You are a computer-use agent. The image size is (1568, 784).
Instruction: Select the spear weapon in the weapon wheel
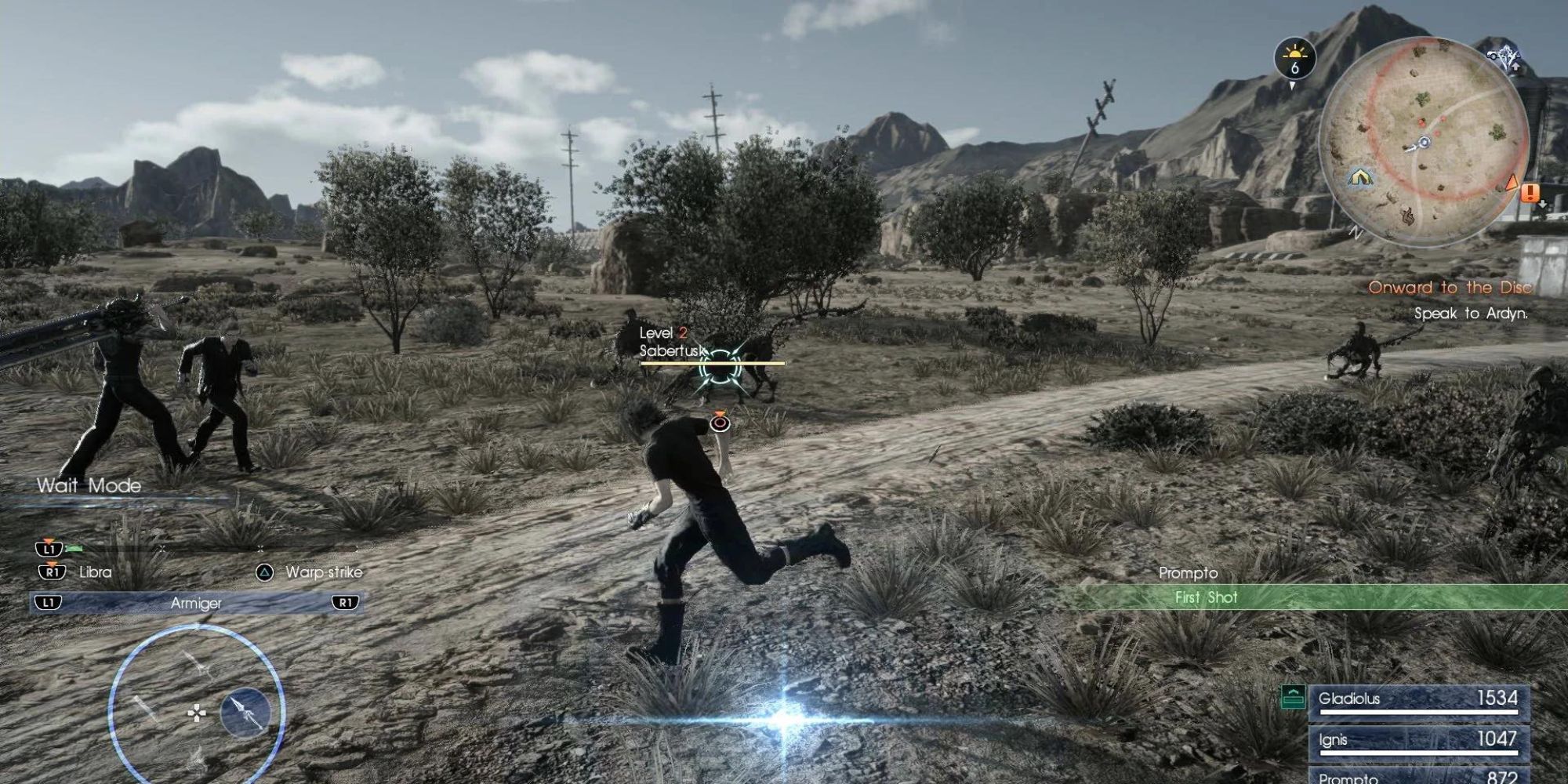[245, 713]
